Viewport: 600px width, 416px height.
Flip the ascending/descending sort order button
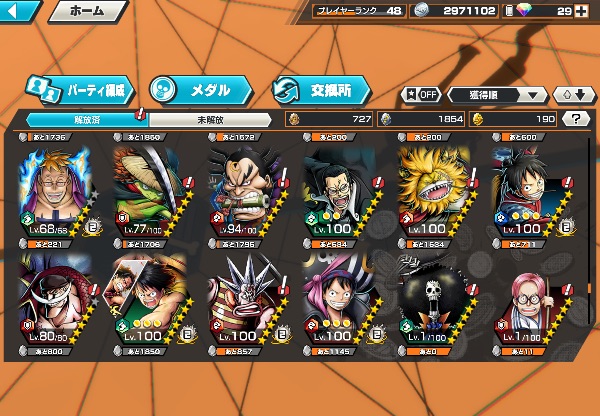573,95
